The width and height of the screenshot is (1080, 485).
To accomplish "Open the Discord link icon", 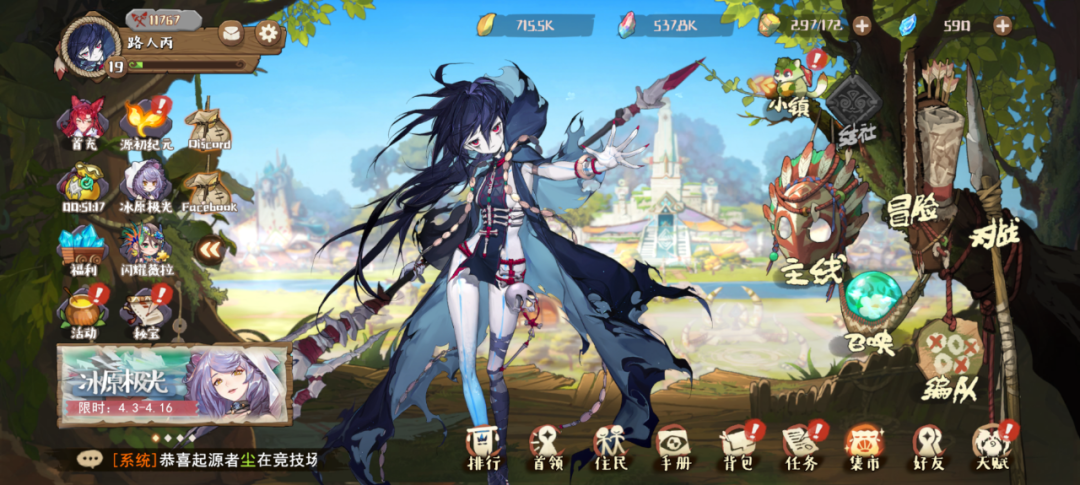I will 208,124.
